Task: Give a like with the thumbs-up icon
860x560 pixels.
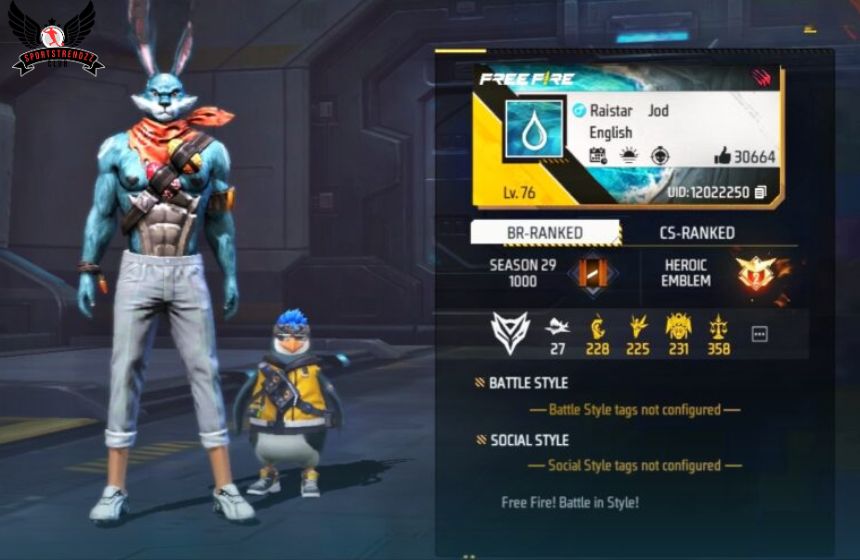Action: [x=722, y=156]
